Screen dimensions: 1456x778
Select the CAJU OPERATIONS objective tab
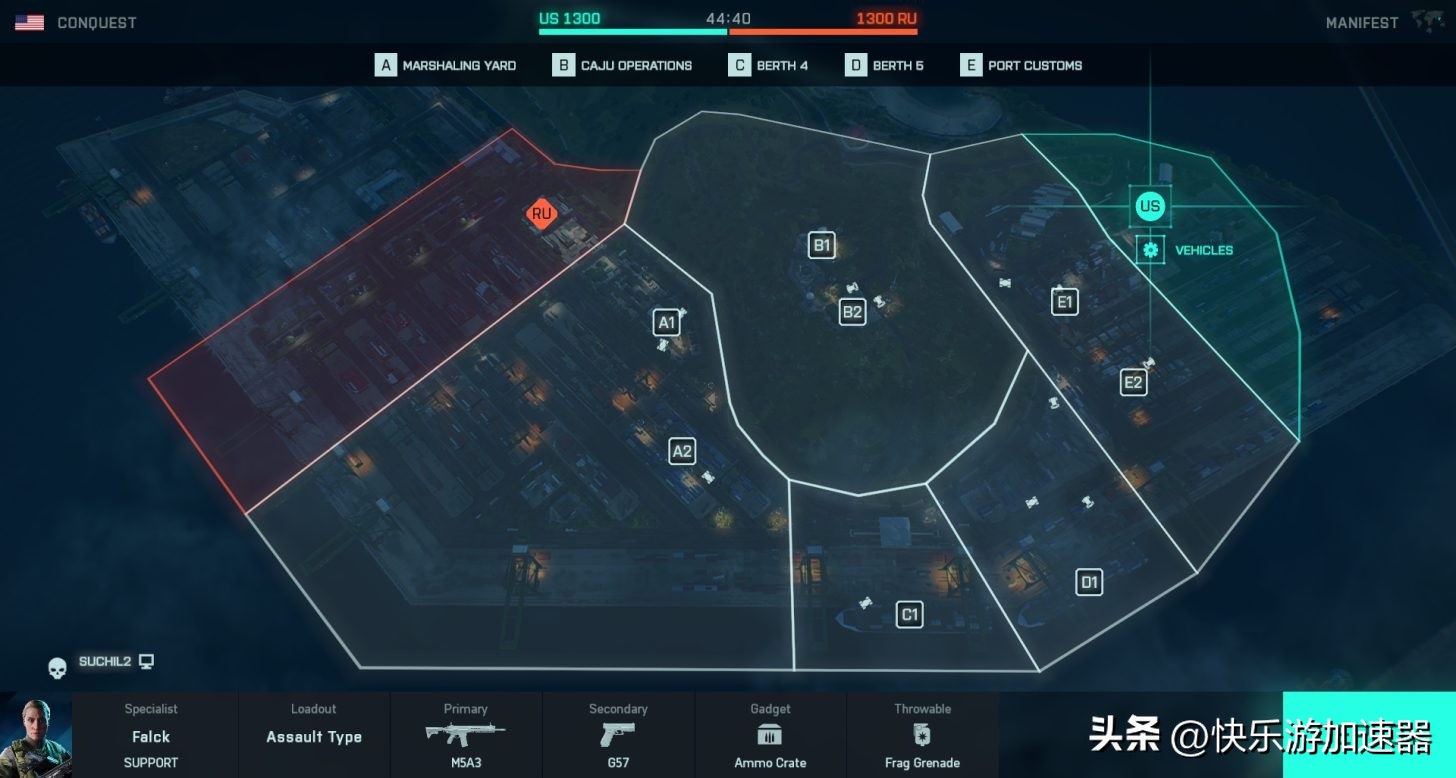click(x=622, y=64)
